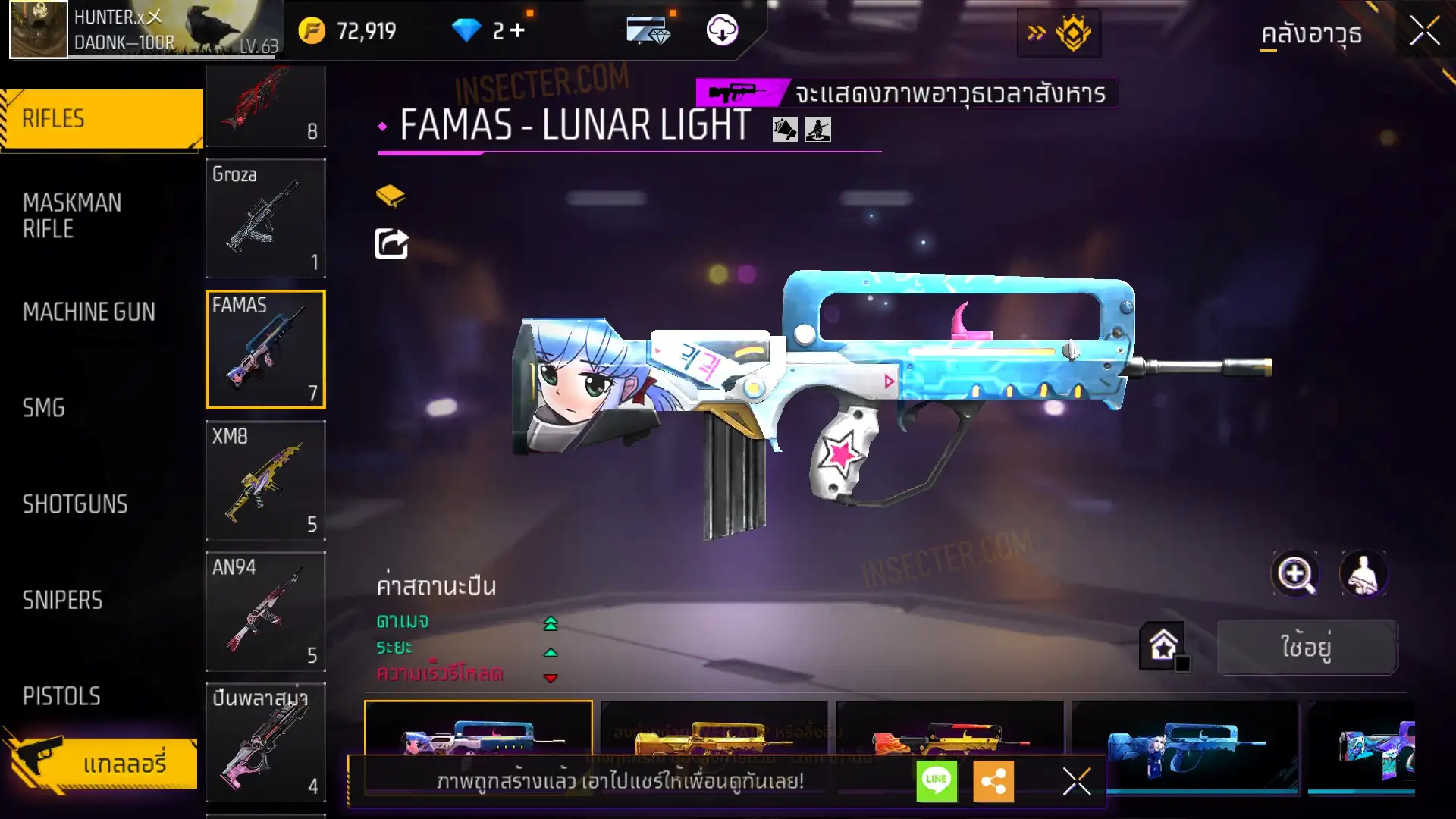Click the share arrow icon below the book

click(x=391, y=243)
